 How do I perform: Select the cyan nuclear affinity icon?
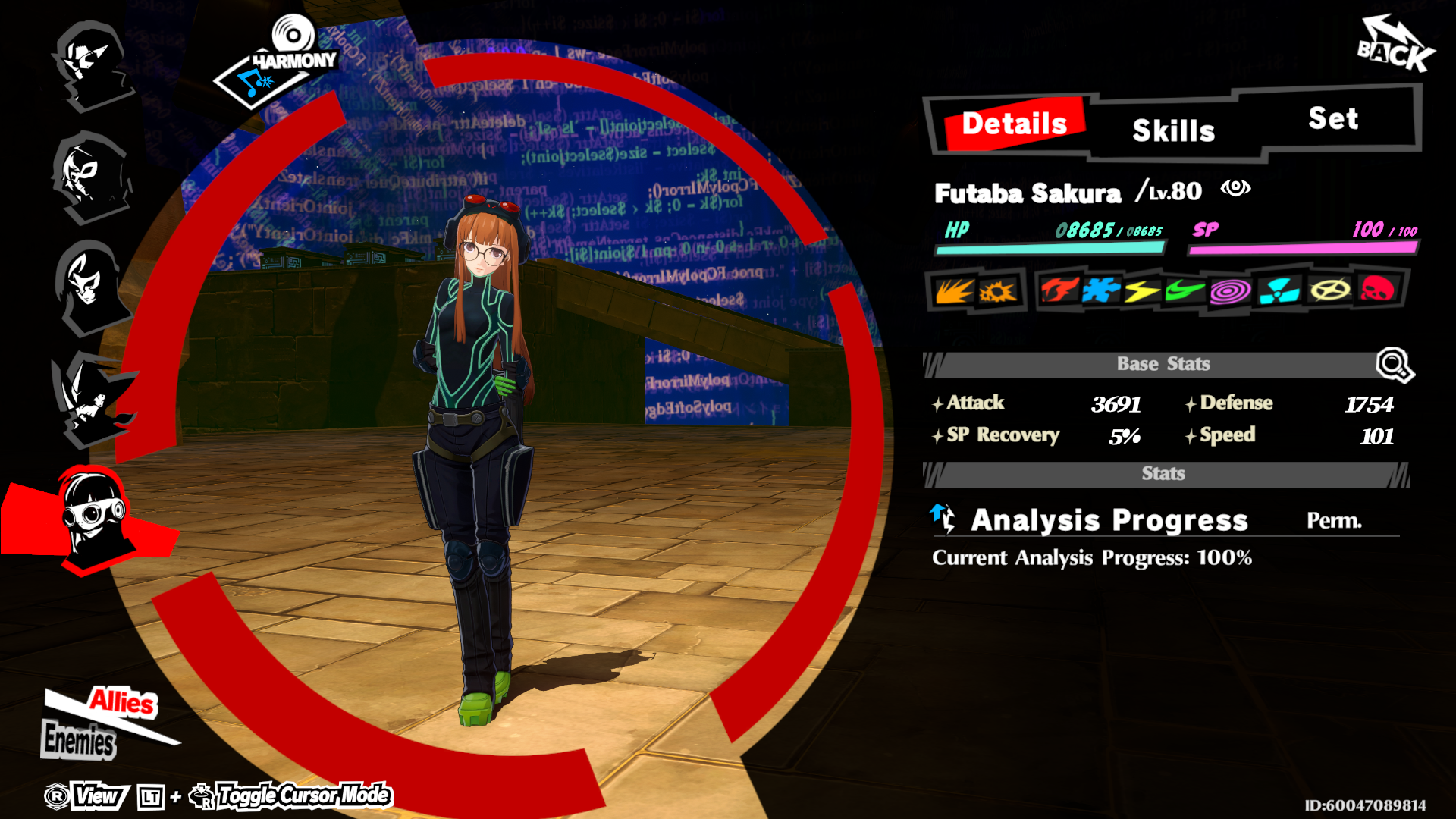(x=1279, y=290)
